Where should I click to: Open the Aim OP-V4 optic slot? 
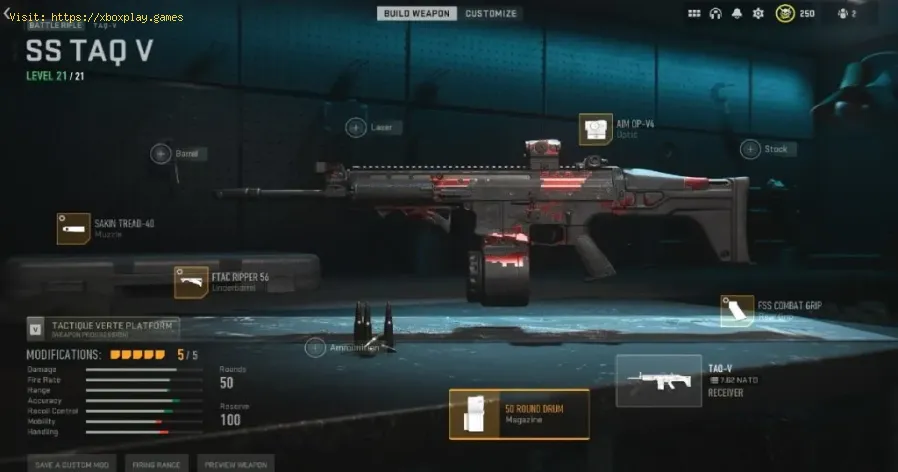coord(596,129)
